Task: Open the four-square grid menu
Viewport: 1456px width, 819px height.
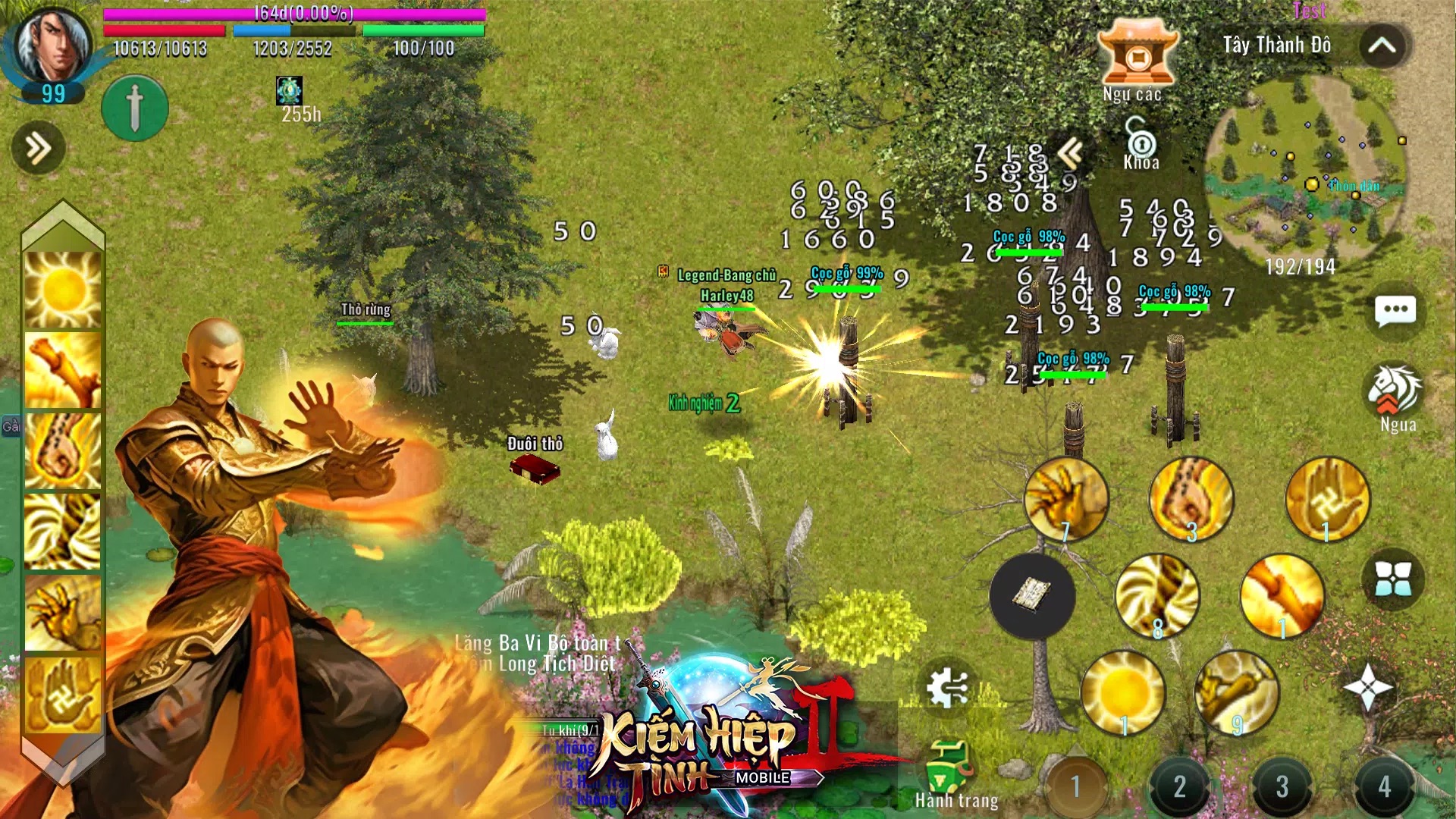Action: (1394, 579)
